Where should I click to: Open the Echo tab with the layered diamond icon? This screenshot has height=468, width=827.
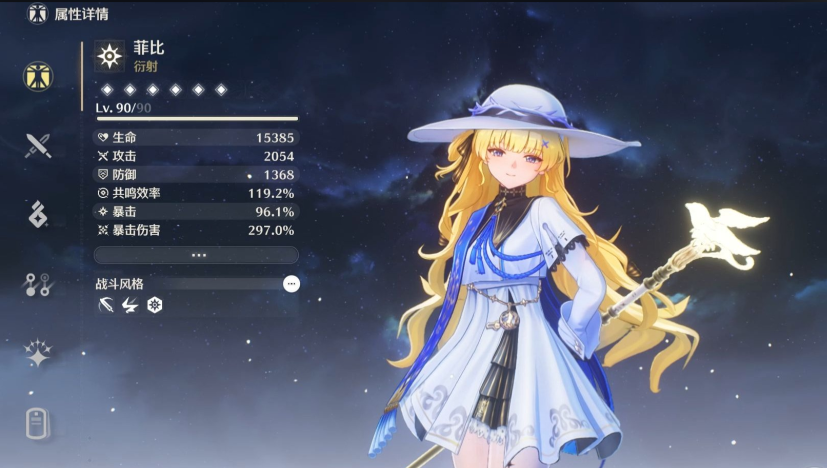[x=38, y=214]
